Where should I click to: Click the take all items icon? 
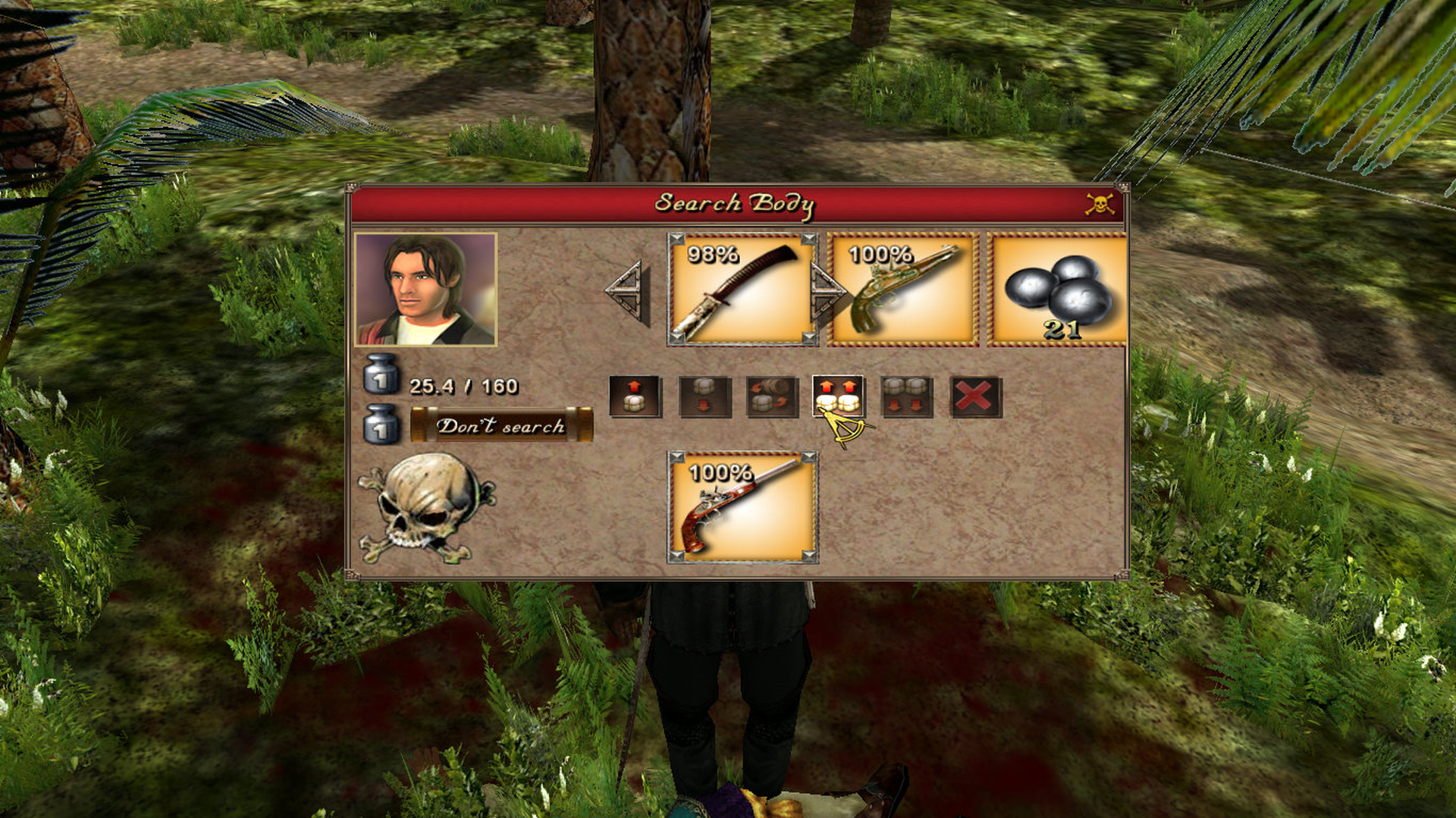[837, 396]
